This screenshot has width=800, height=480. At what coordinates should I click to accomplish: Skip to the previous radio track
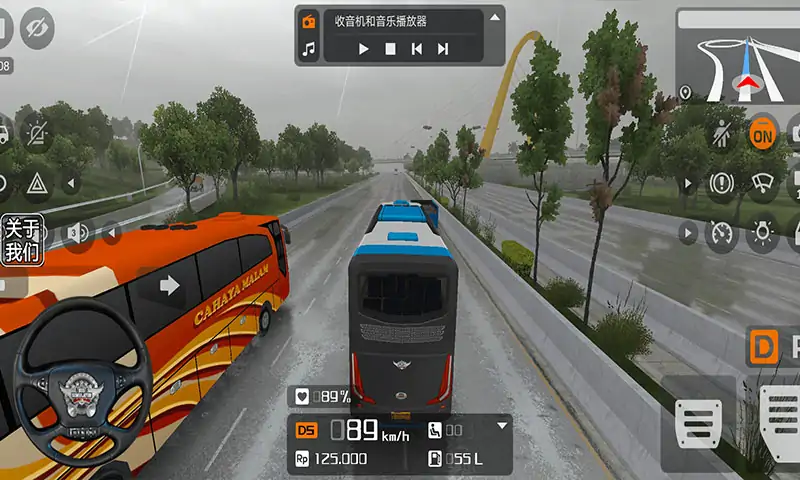pos(416,48)
